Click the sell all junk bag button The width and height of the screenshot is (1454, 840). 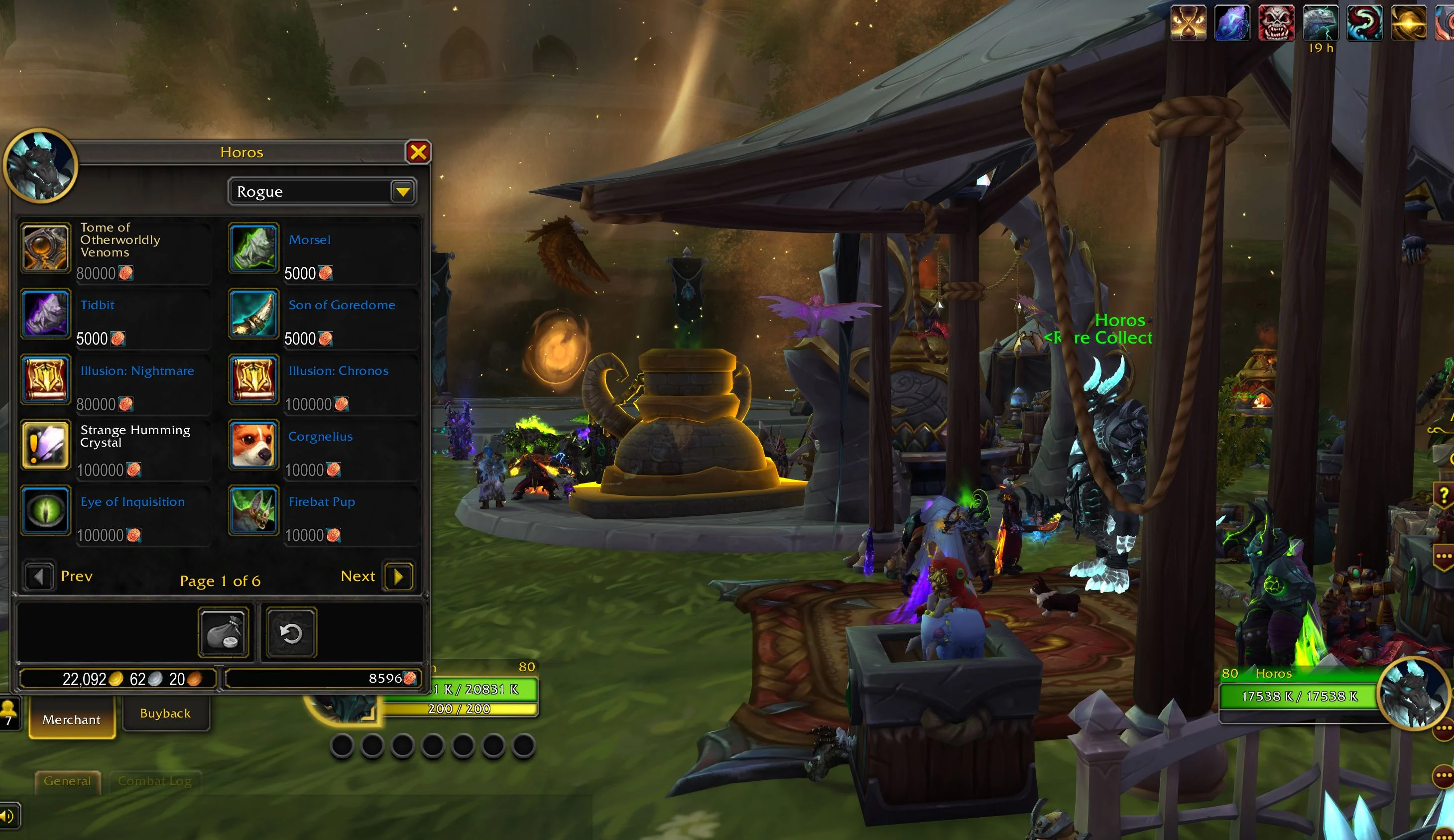(223, 633)
